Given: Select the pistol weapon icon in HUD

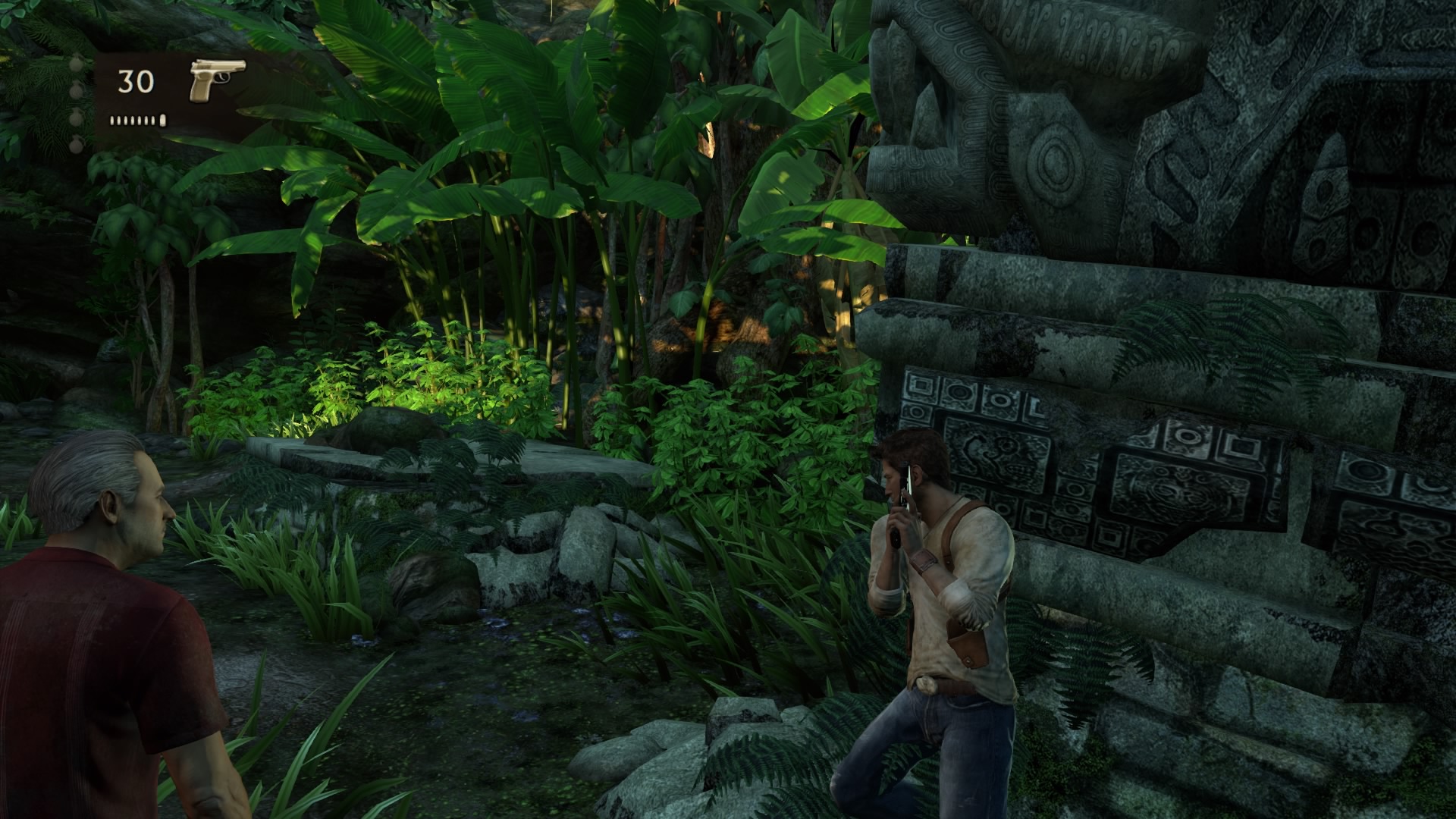Looking at the screenshot, I should (217, 80).
